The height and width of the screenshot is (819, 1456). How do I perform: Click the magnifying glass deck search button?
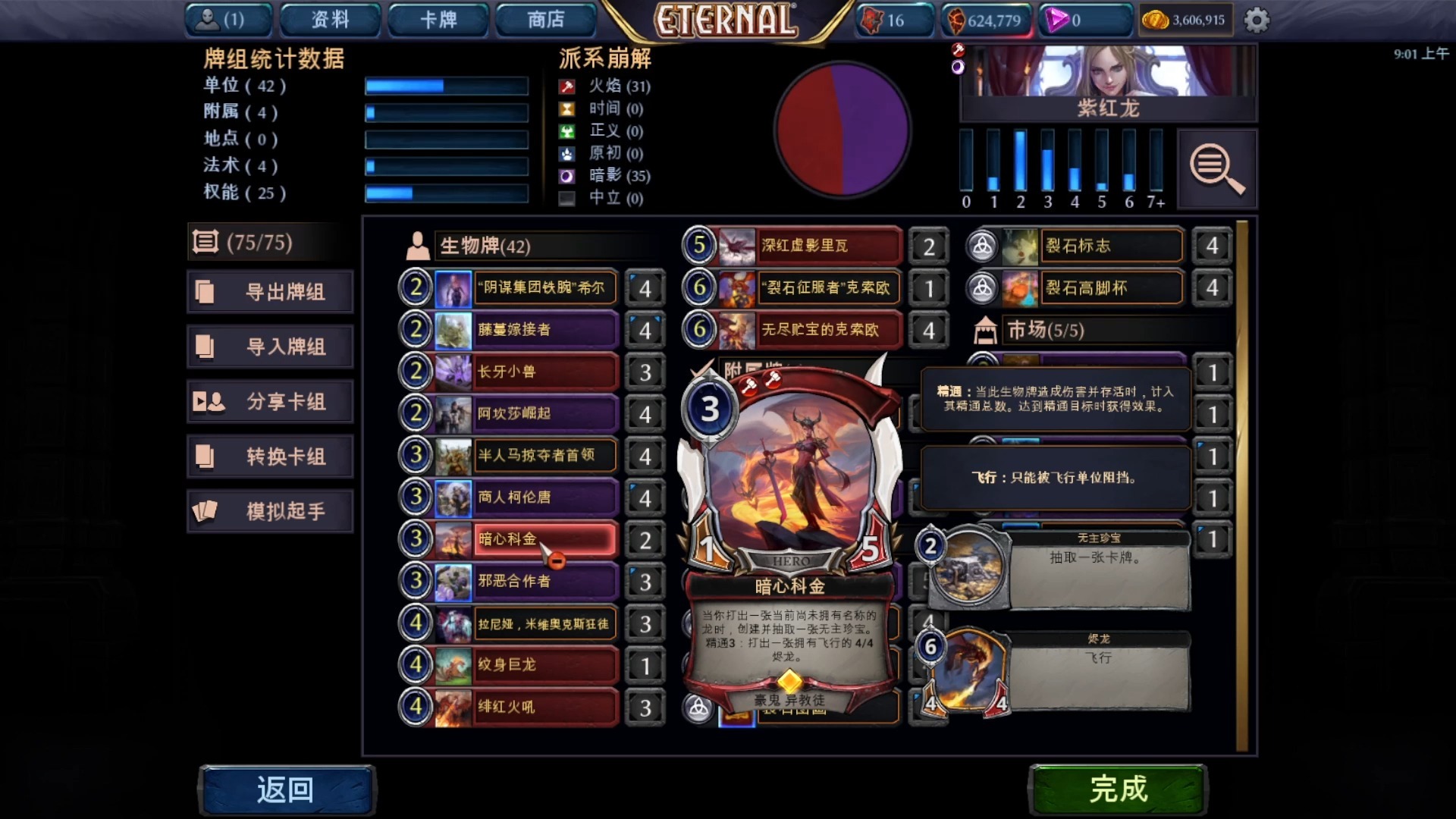click(x=1216, y=168)
